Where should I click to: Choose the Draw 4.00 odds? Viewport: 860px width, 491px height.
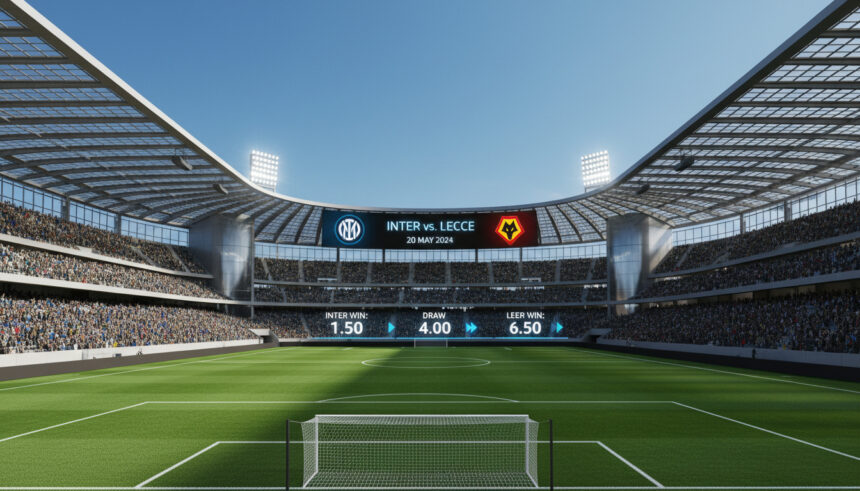coord(435,327)
